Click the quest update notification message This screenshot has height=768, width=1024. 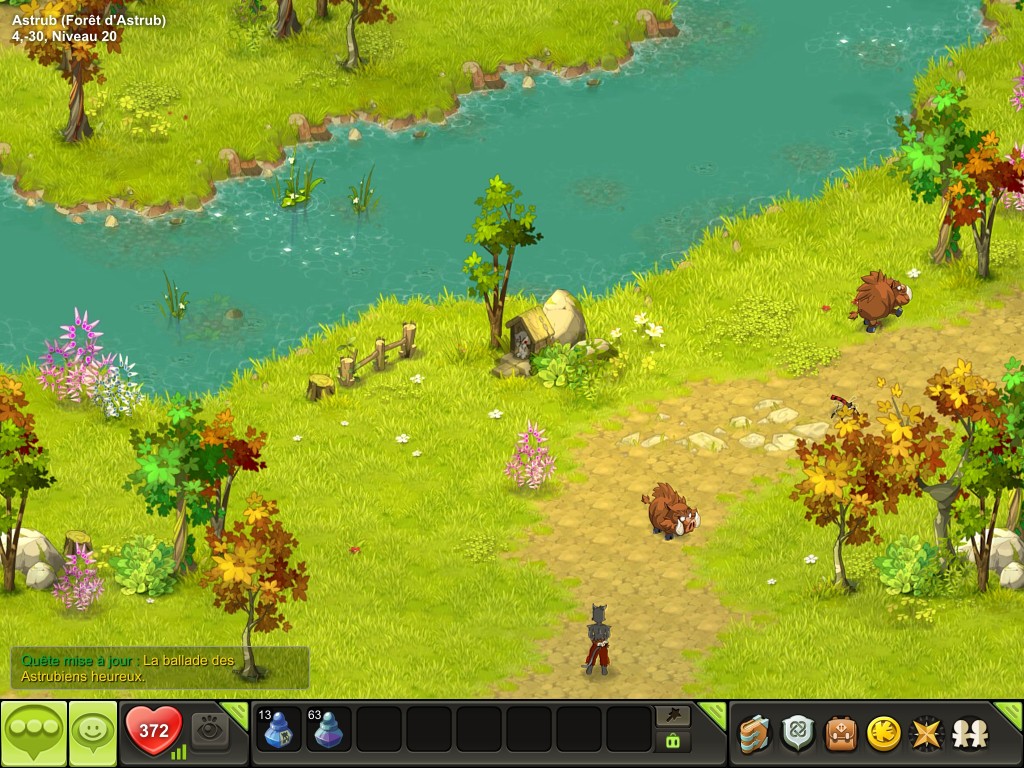[160, 668]
